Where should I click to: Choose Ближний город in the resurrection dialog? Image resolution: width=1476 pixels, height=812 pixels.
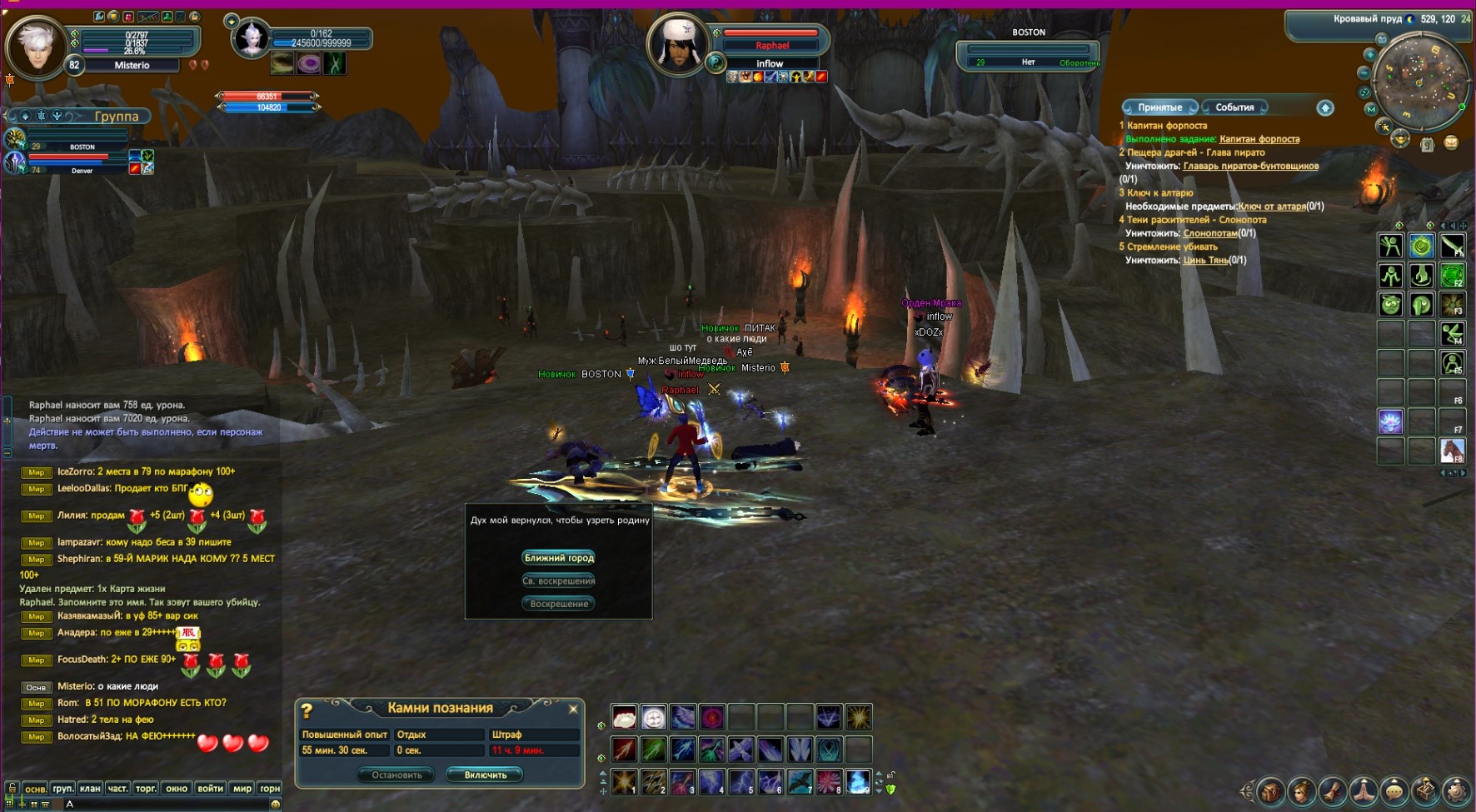(x=558, y=557)
